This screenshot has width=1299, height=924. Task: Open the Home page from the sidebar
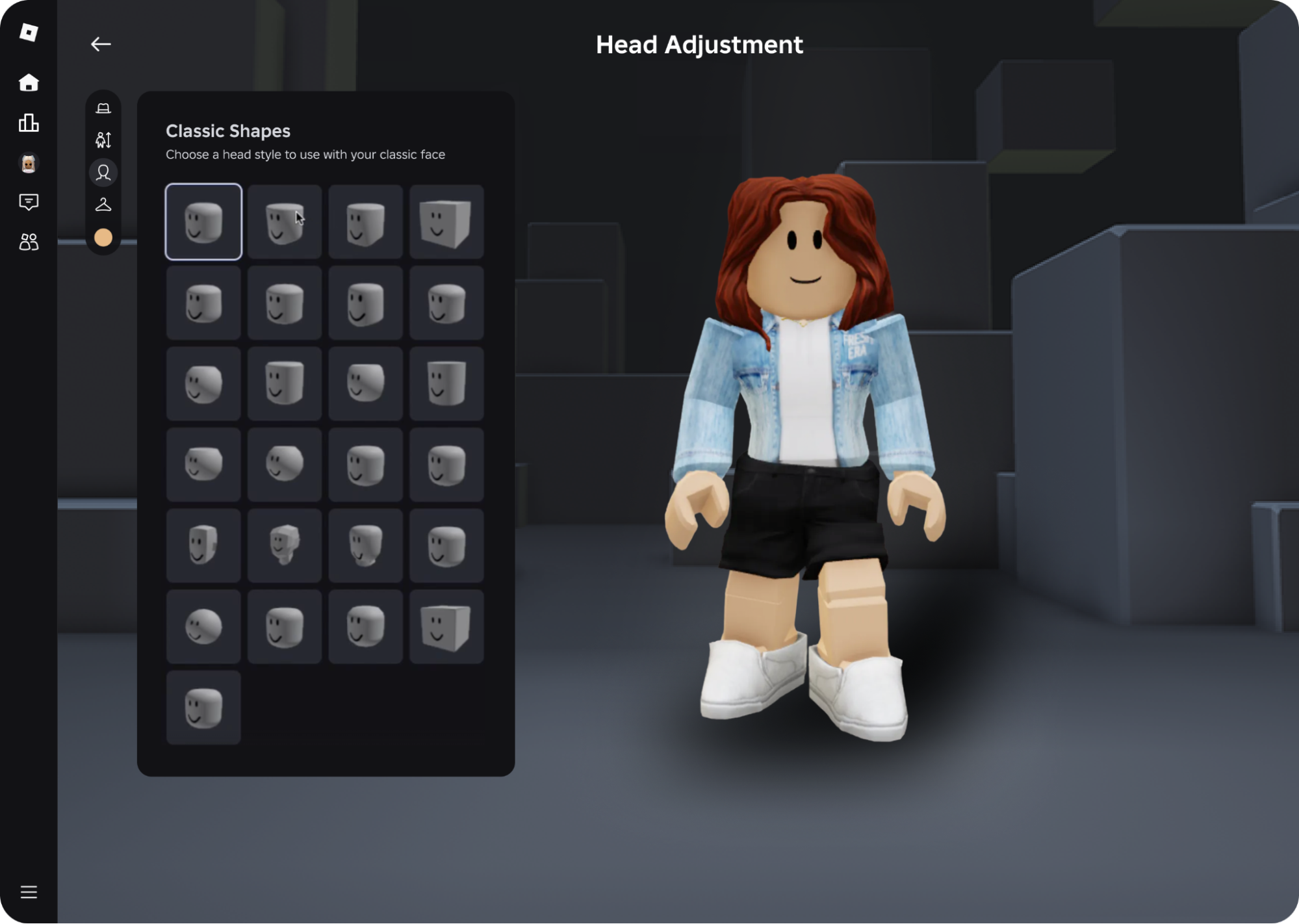click(29, 83)
